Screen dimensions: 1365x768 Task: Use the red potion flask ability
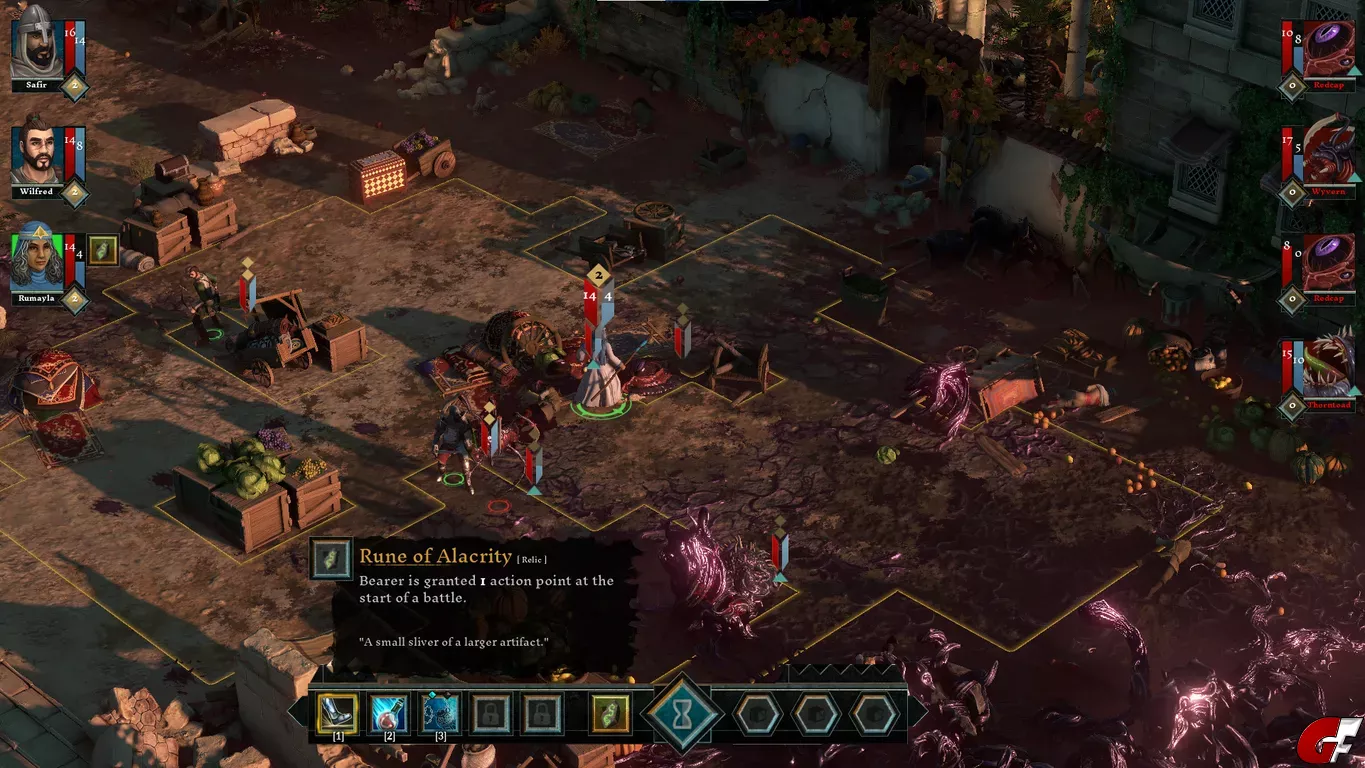388,713
